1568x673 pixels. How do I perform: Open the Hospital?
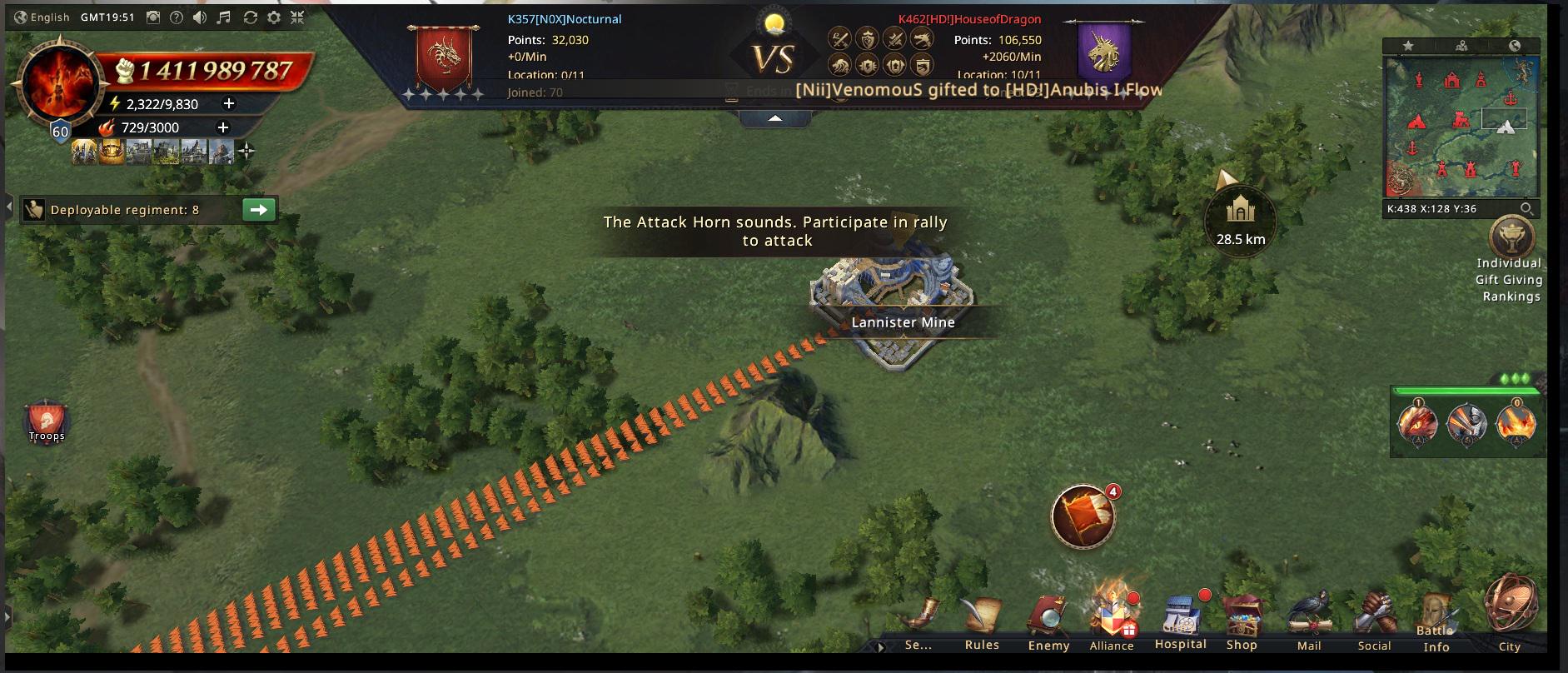pos(1180,623)
